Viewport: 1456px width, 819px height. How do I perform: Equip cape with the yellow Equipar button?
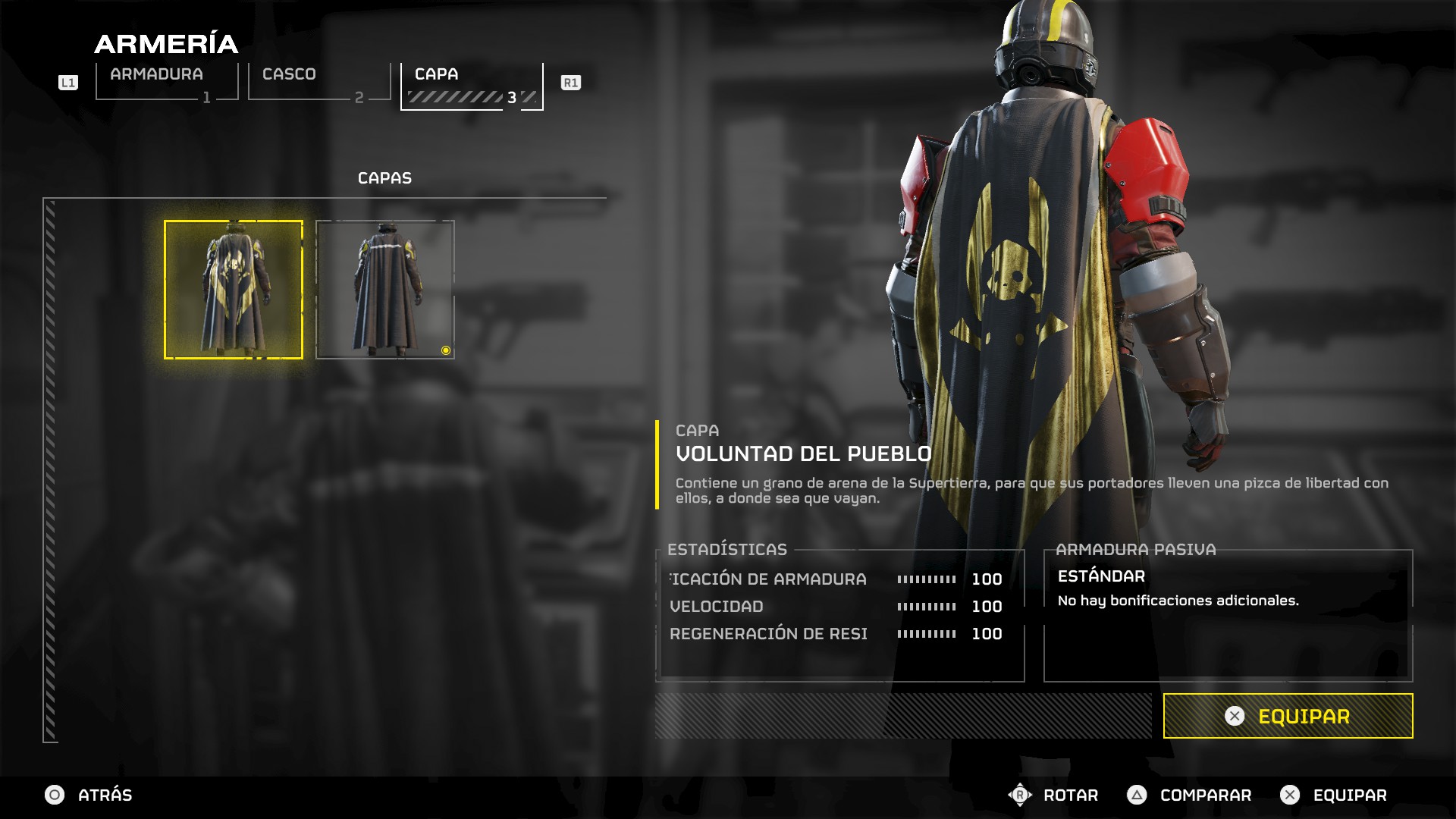click(1288, 716)
